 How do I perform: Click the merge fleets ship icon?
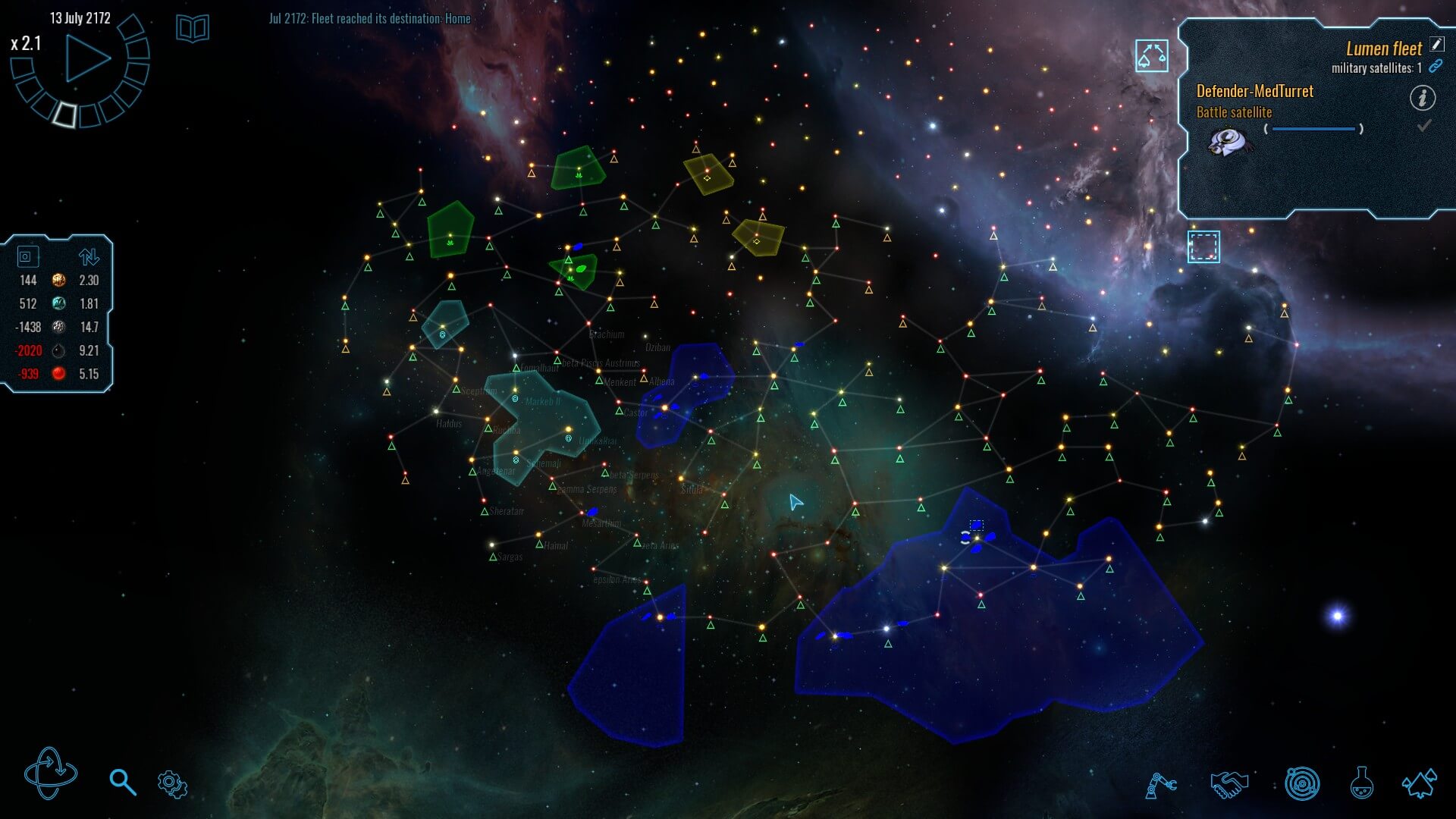(x=1151, y=56)
